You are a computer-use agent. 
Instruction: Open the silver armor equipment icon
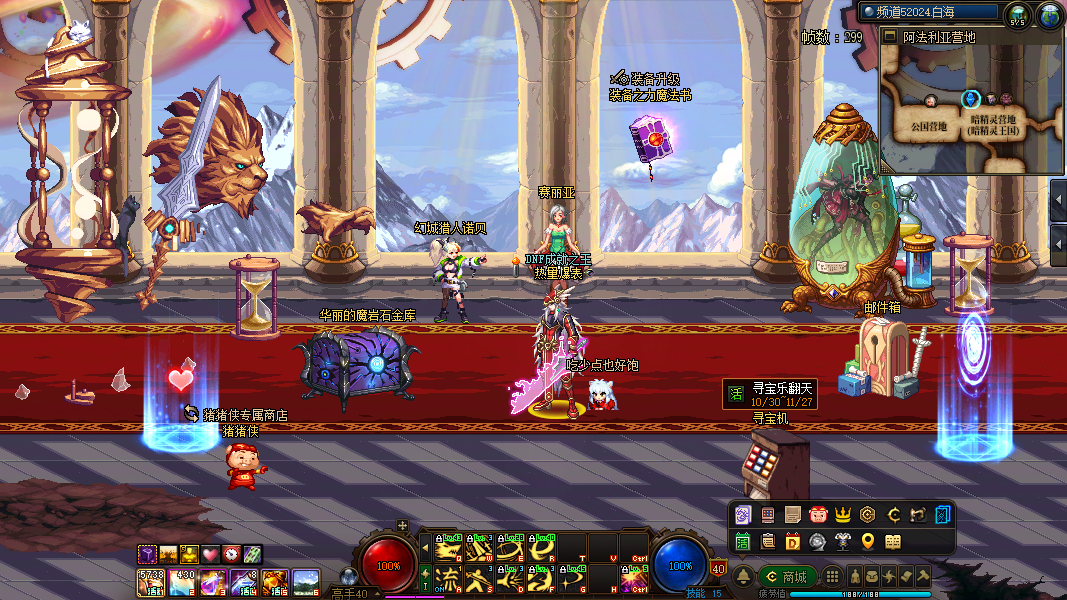(x=843, y=542)
